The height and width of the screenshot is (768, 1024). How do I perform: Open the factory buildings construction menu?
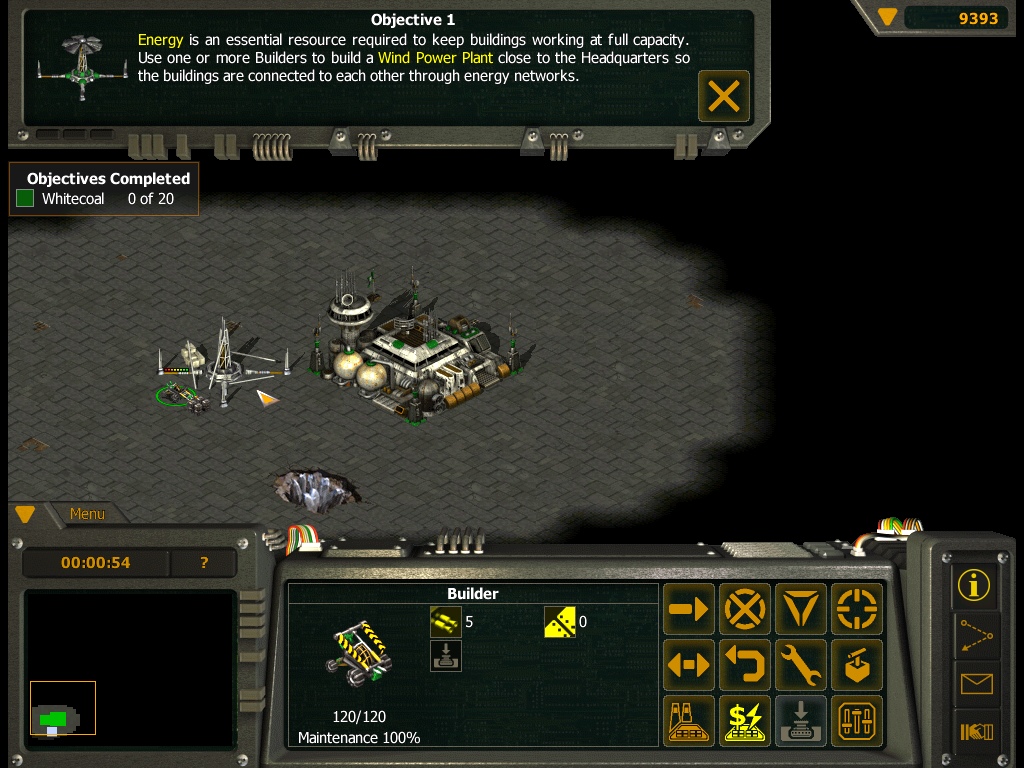[689, 721]
